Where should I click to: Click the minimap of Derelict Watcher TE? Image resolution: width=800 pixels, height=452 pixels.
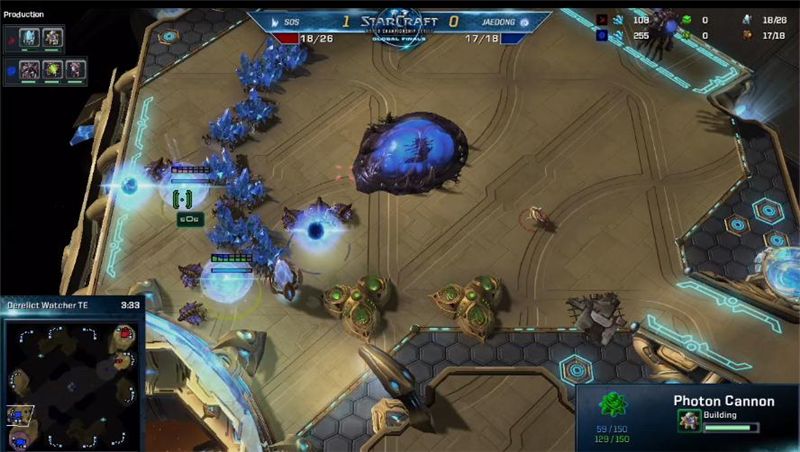72,381
